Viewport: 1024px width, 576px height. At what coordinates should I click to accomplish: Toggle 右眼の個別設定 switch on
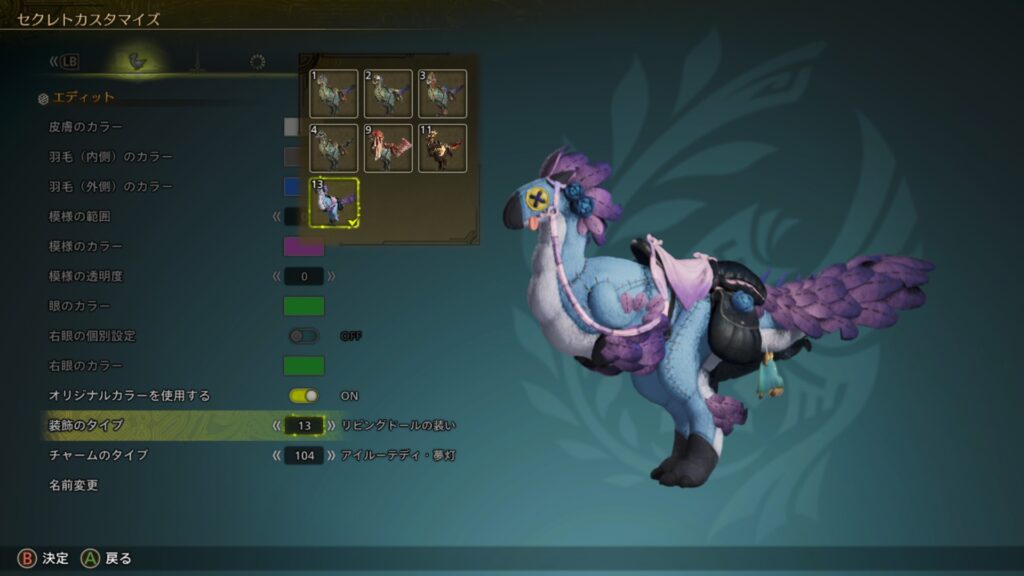click(x=303, y=336)
